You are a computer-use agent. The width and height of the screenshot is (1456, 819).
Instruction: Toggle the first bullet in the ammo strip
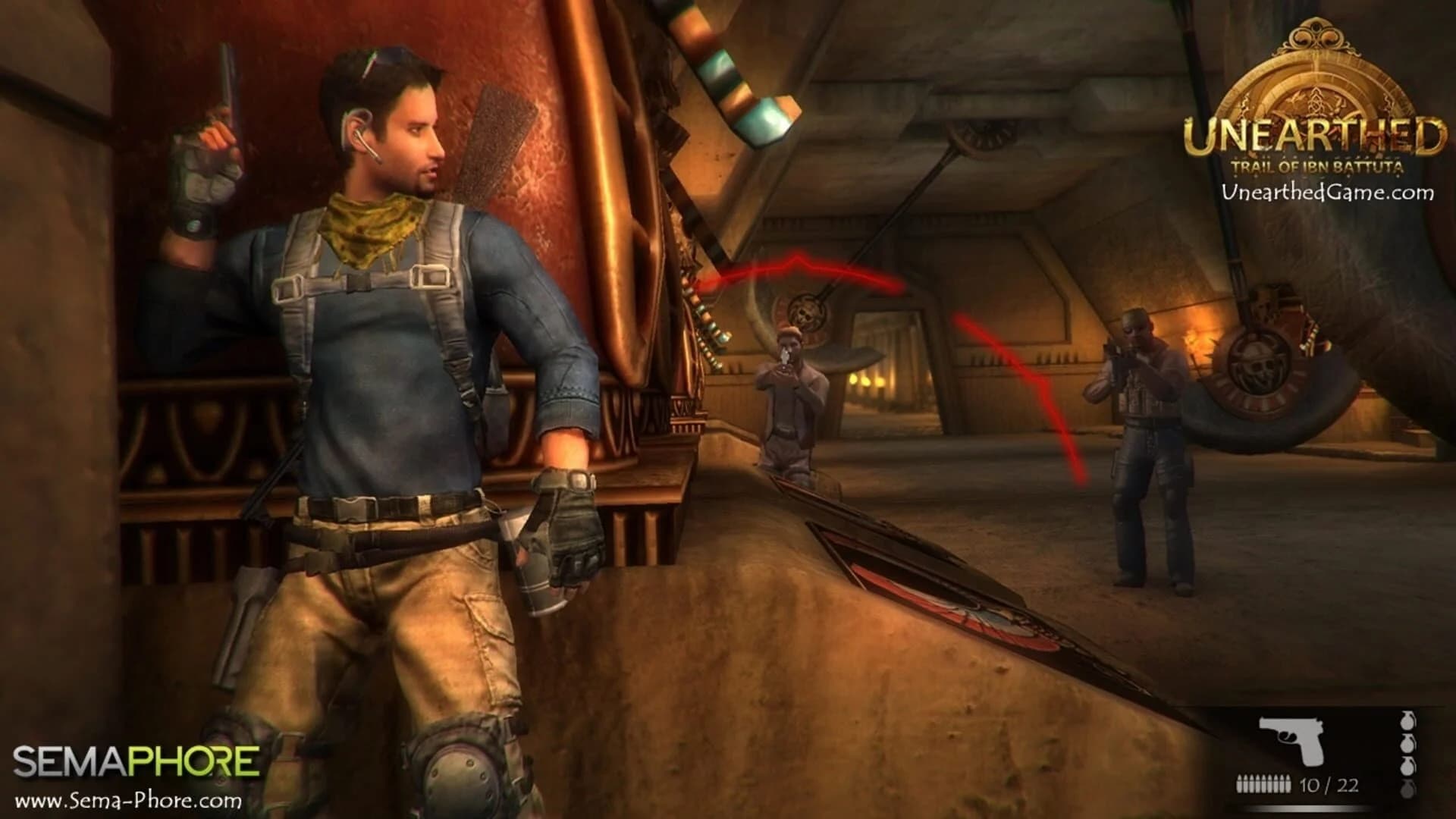[x=1238, y=783]
